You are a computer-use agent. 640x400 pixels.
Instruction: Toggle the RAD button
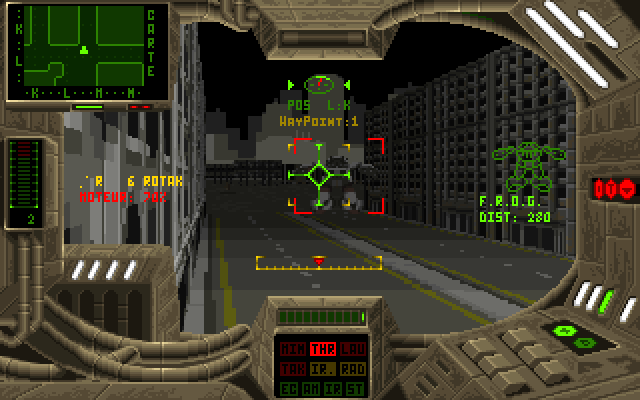coord(352,368)
